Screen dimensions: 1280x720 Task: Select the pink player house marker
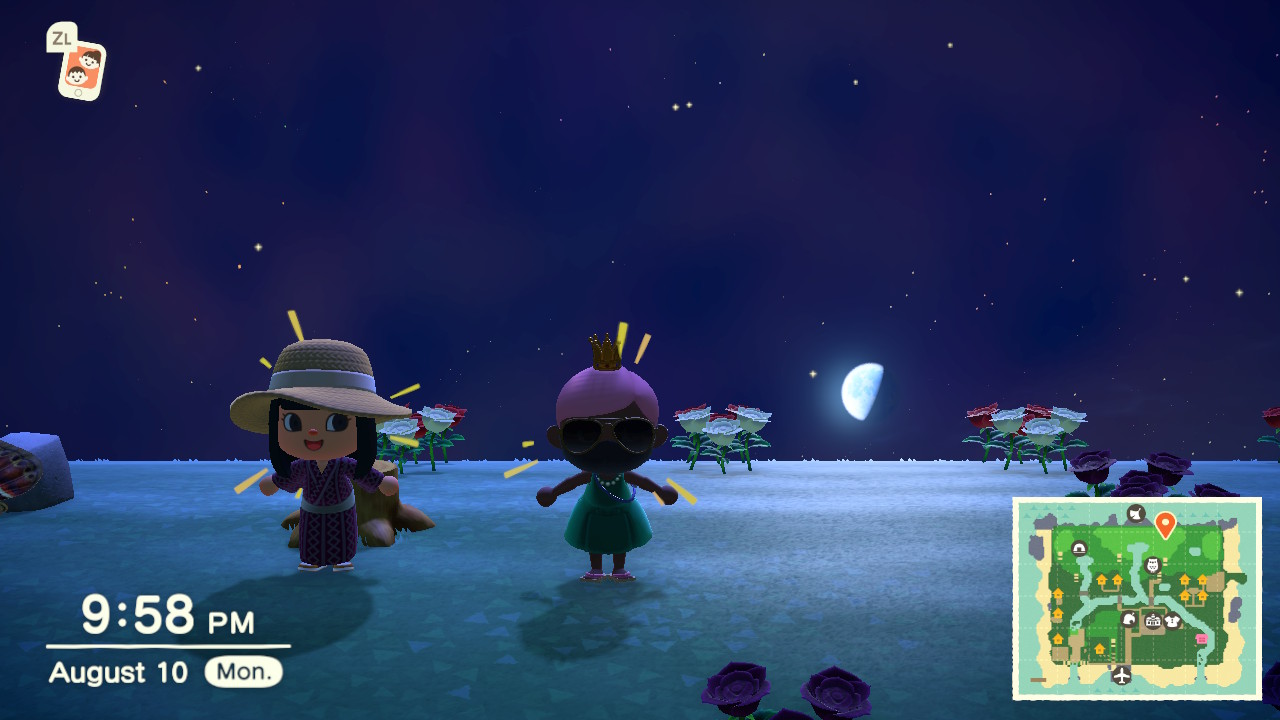point(1201,639)
